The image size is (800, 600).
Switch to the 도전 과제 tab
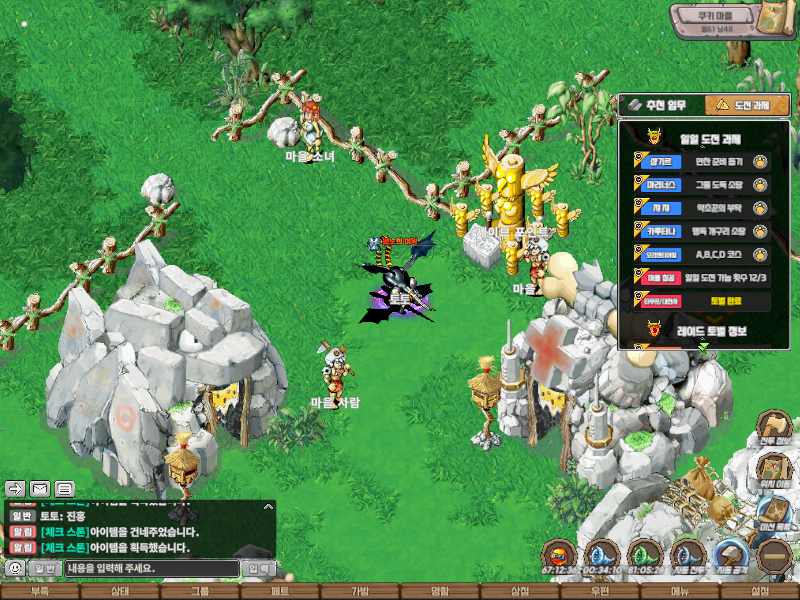pyautogui.click(x=747, y=105)
